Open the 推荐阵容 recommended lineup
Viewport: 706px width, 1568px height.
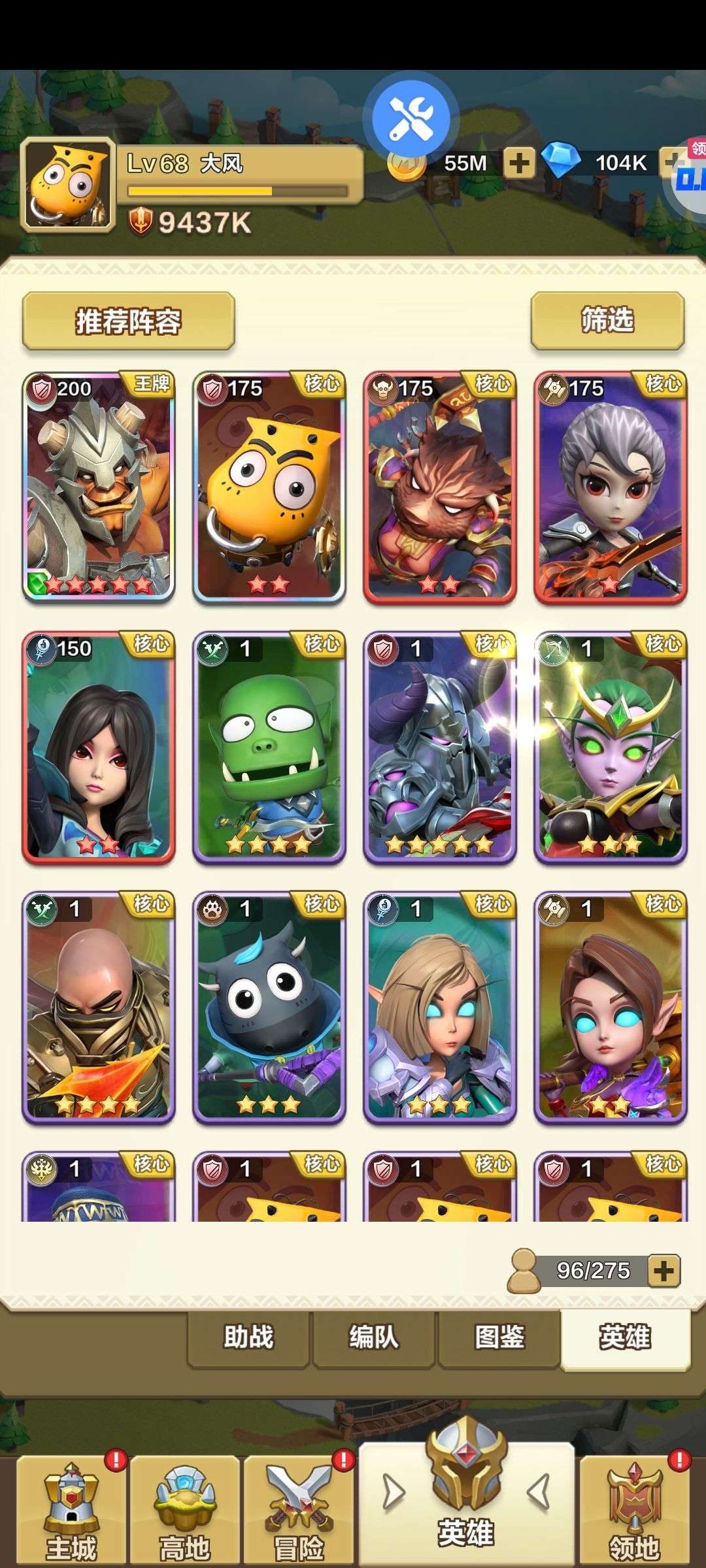128,321
